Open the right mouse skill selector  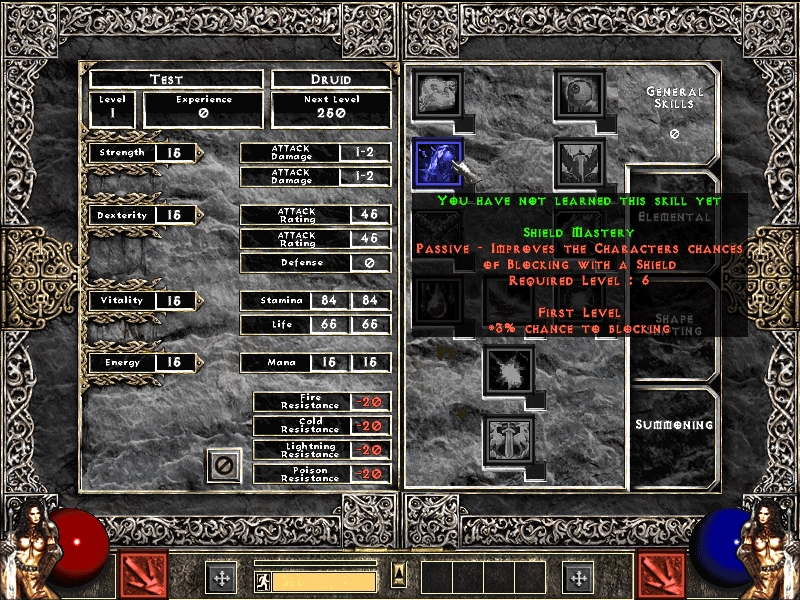(x=662, y=575)
